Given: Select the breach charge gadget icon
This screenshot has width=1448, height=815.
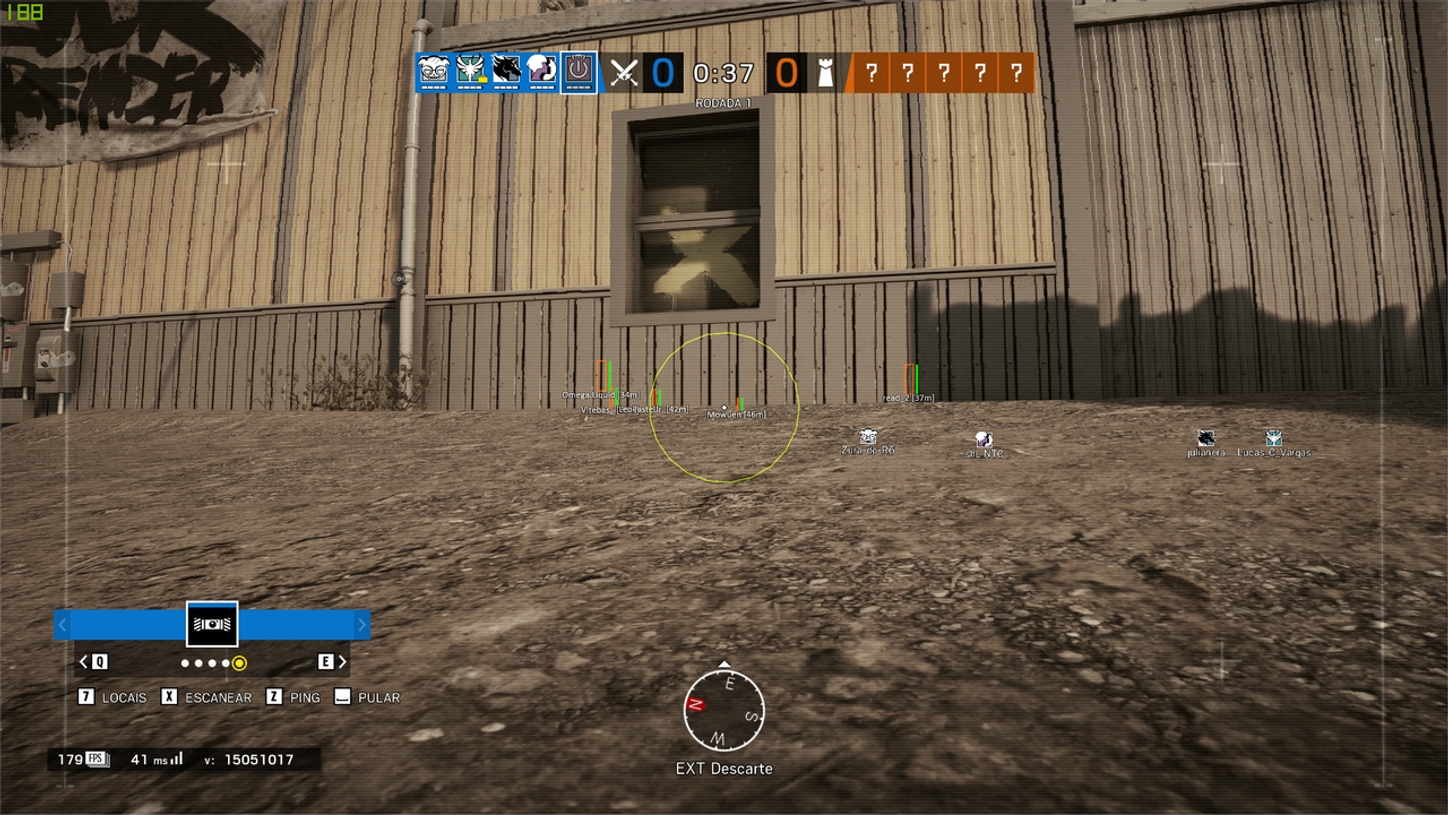Looking at the screenshot, I should (212, 622).
